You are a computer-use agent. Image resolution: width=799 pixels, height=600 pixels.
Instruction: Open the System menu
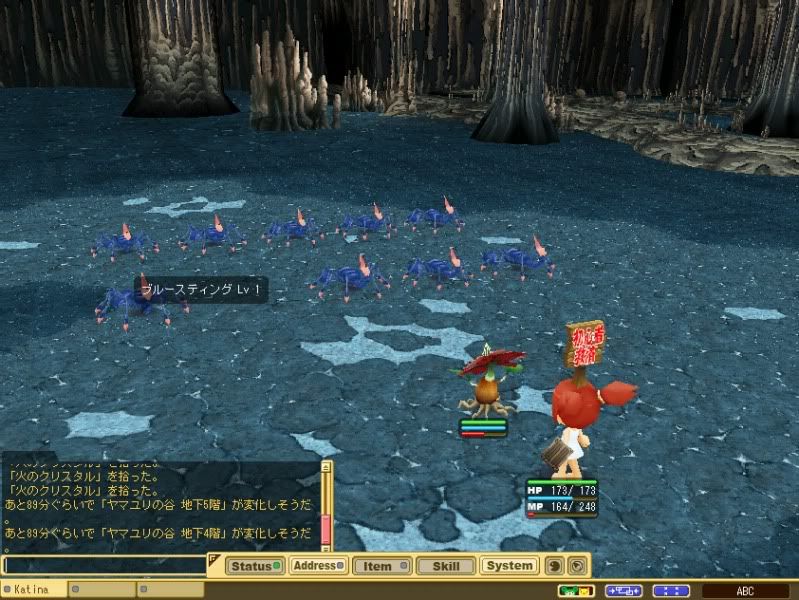509,566
